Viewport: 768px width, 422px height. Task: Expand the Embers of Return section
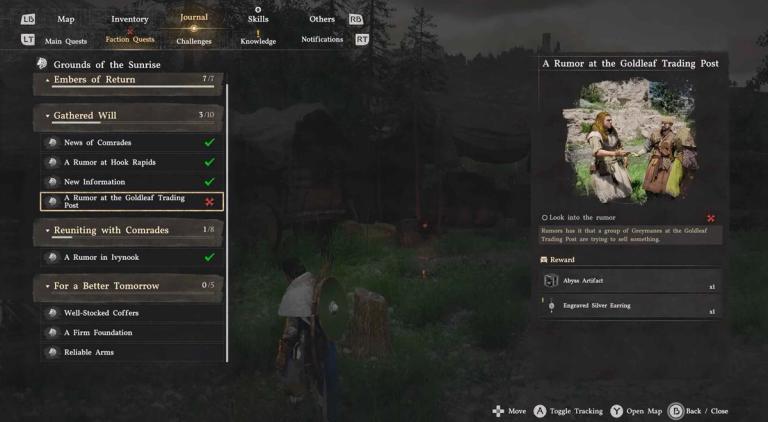click(x=128, y=80)
